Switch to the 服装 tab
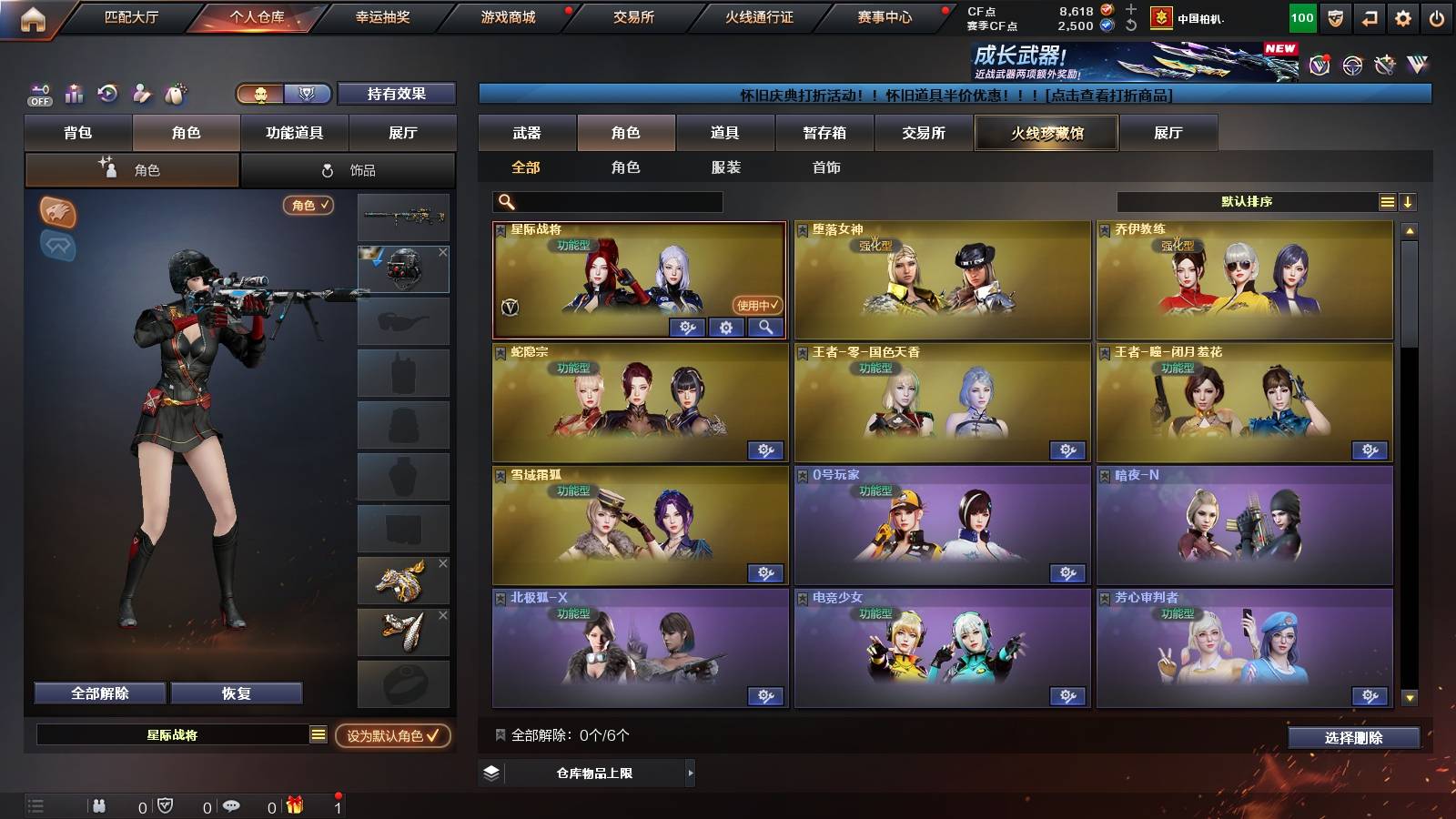Screen dimensions: 1456x819 724,167
